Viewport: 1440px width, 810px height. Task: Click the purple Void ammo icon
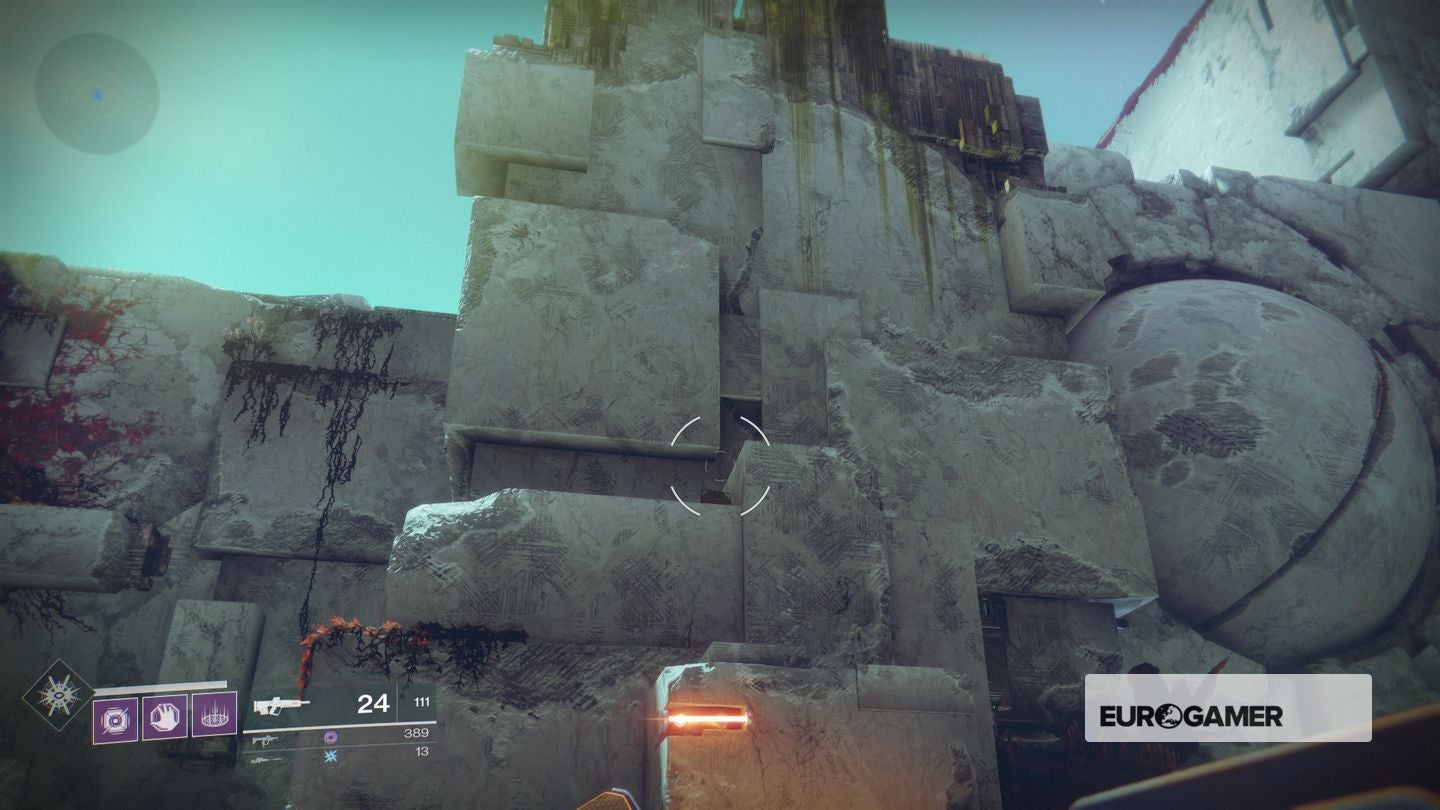[x=332, y=737]
